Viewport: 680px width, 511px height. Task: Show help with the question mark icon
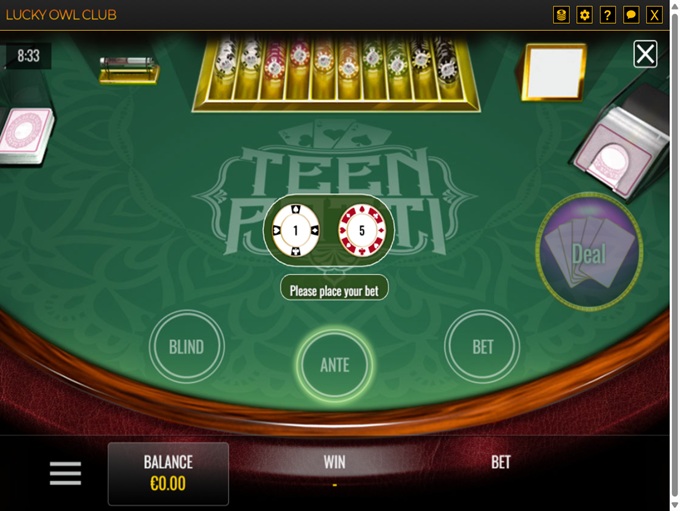[x=607, y=15]
